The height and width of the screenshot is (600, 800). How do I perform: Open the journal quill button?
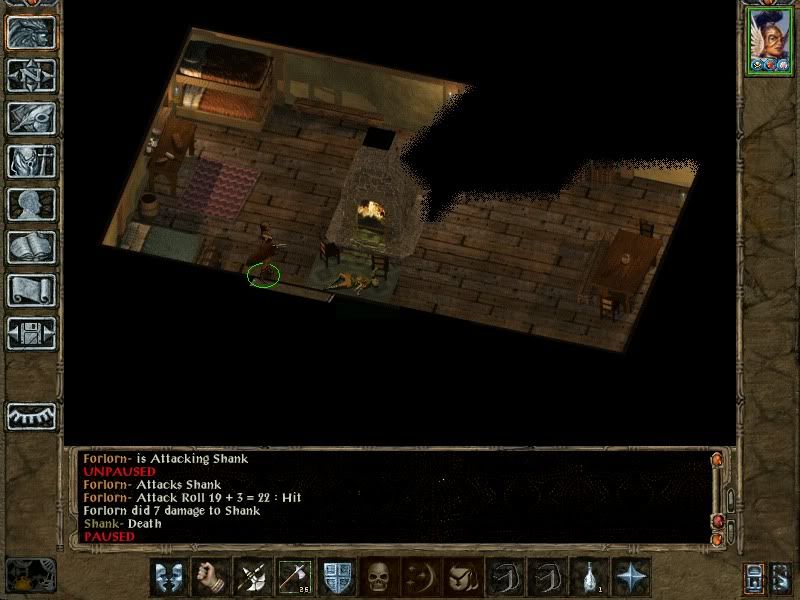coord(30,118)
